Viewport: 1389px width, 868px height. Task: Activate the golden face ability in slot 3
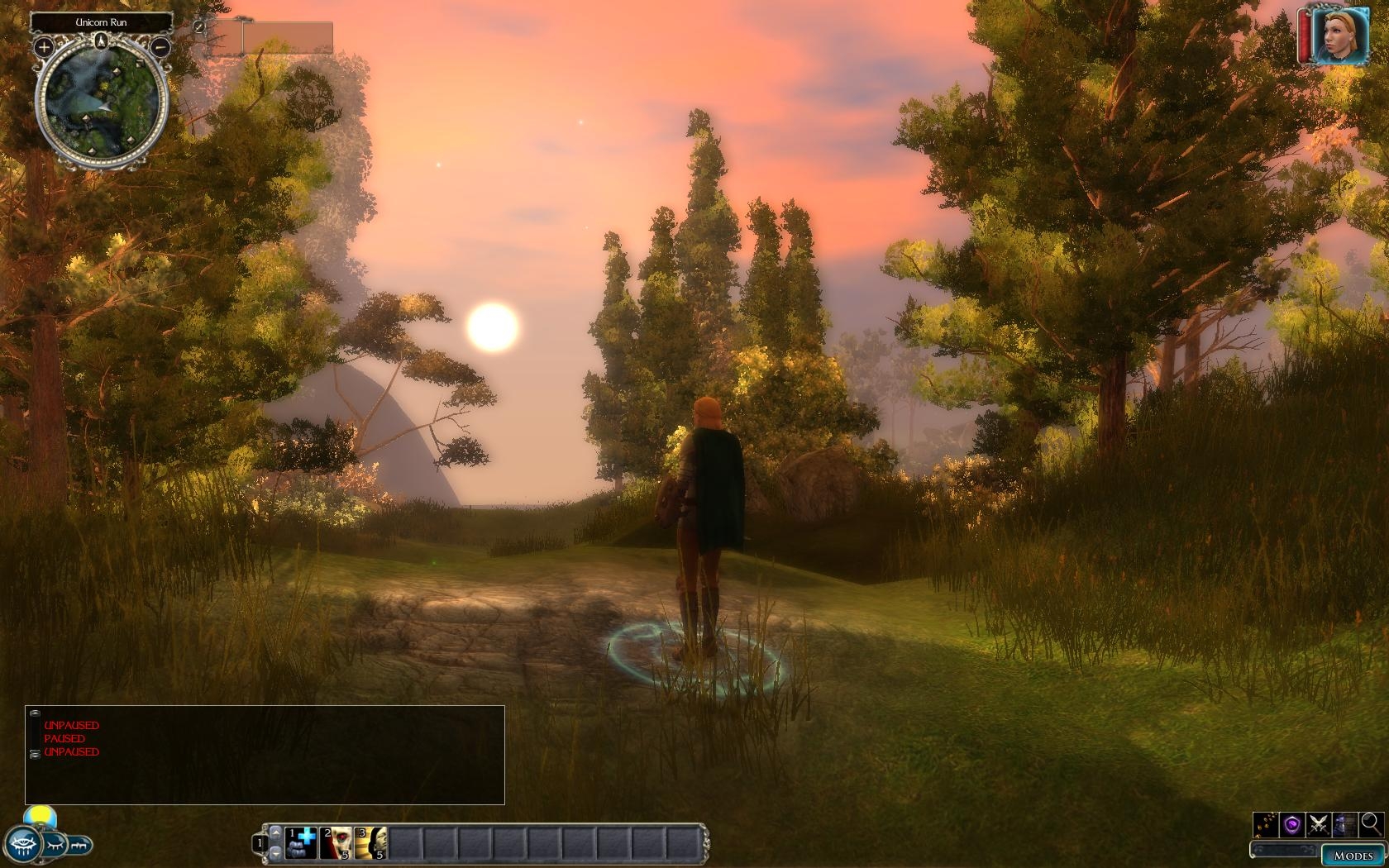click(x=372, y=843)
